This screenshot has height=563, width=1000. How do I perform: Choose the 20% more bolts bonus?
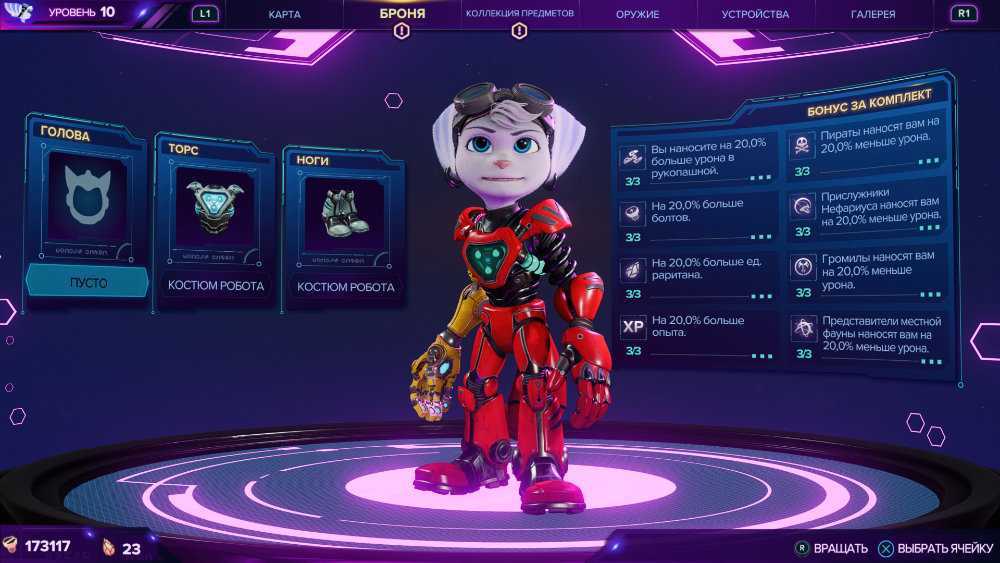point(697,216)
